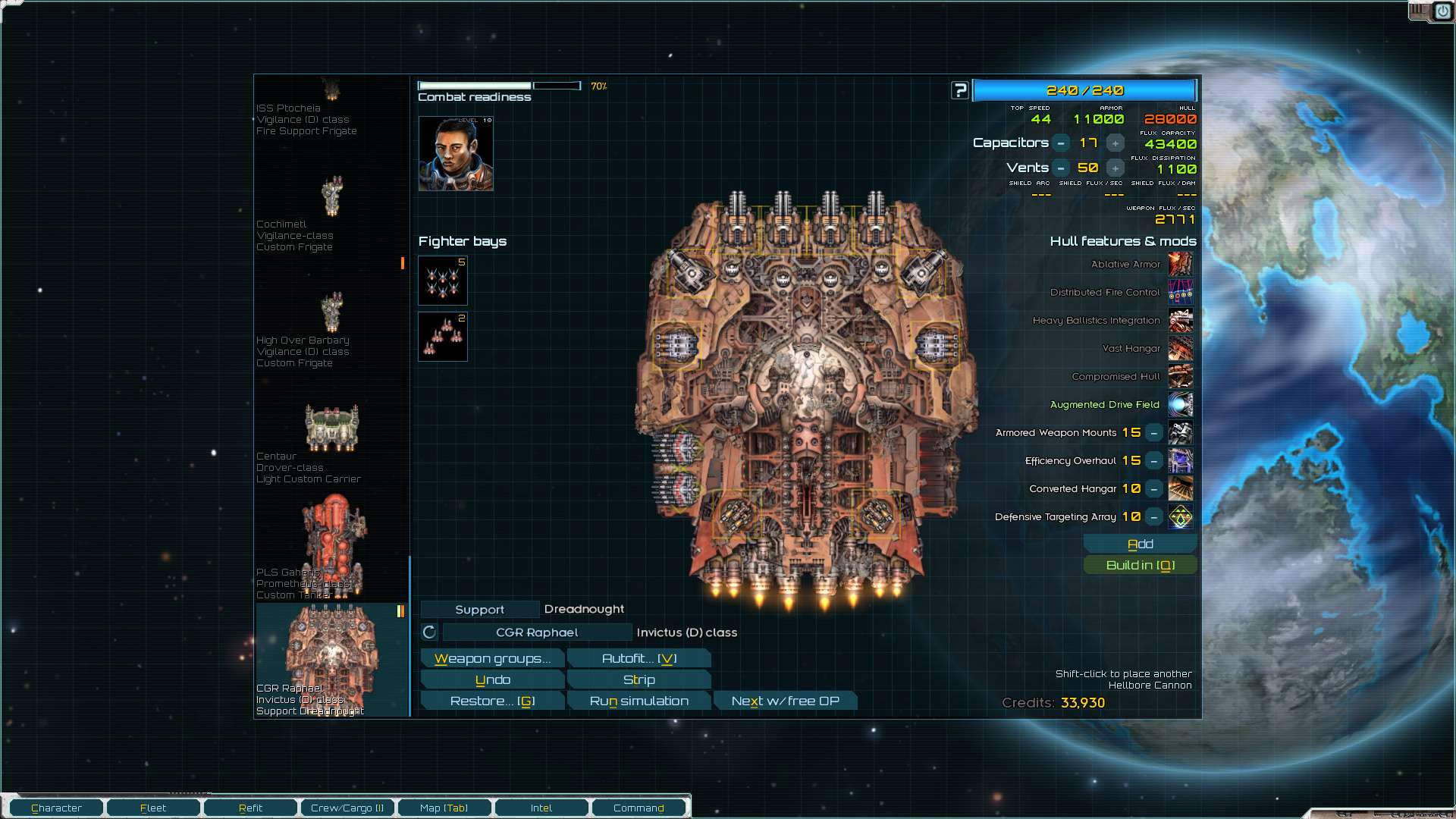Open the Weapon groups dialog

click(x=492, y=659)
